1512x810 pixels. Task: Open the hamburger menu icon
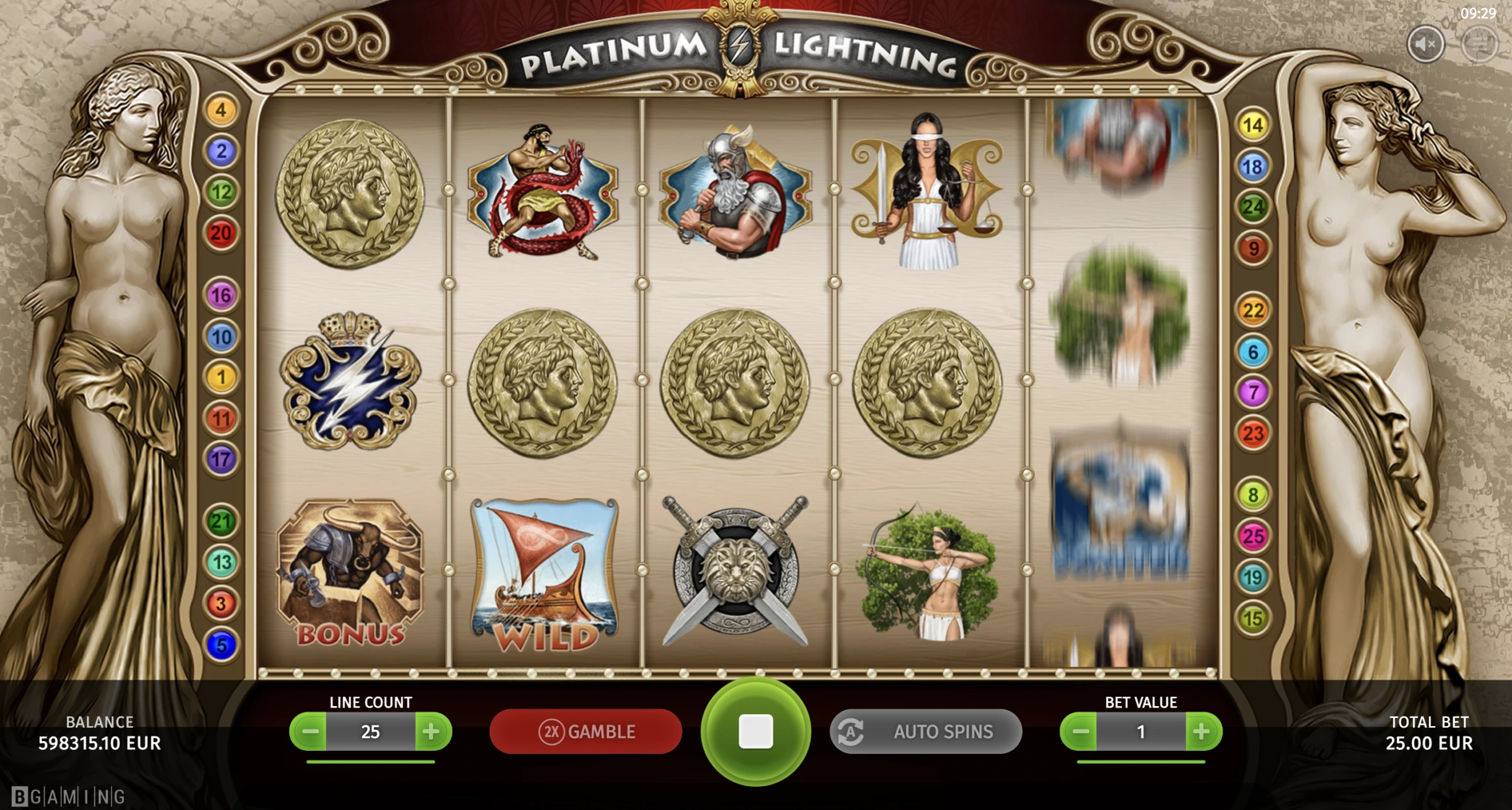click(1479, 44)
